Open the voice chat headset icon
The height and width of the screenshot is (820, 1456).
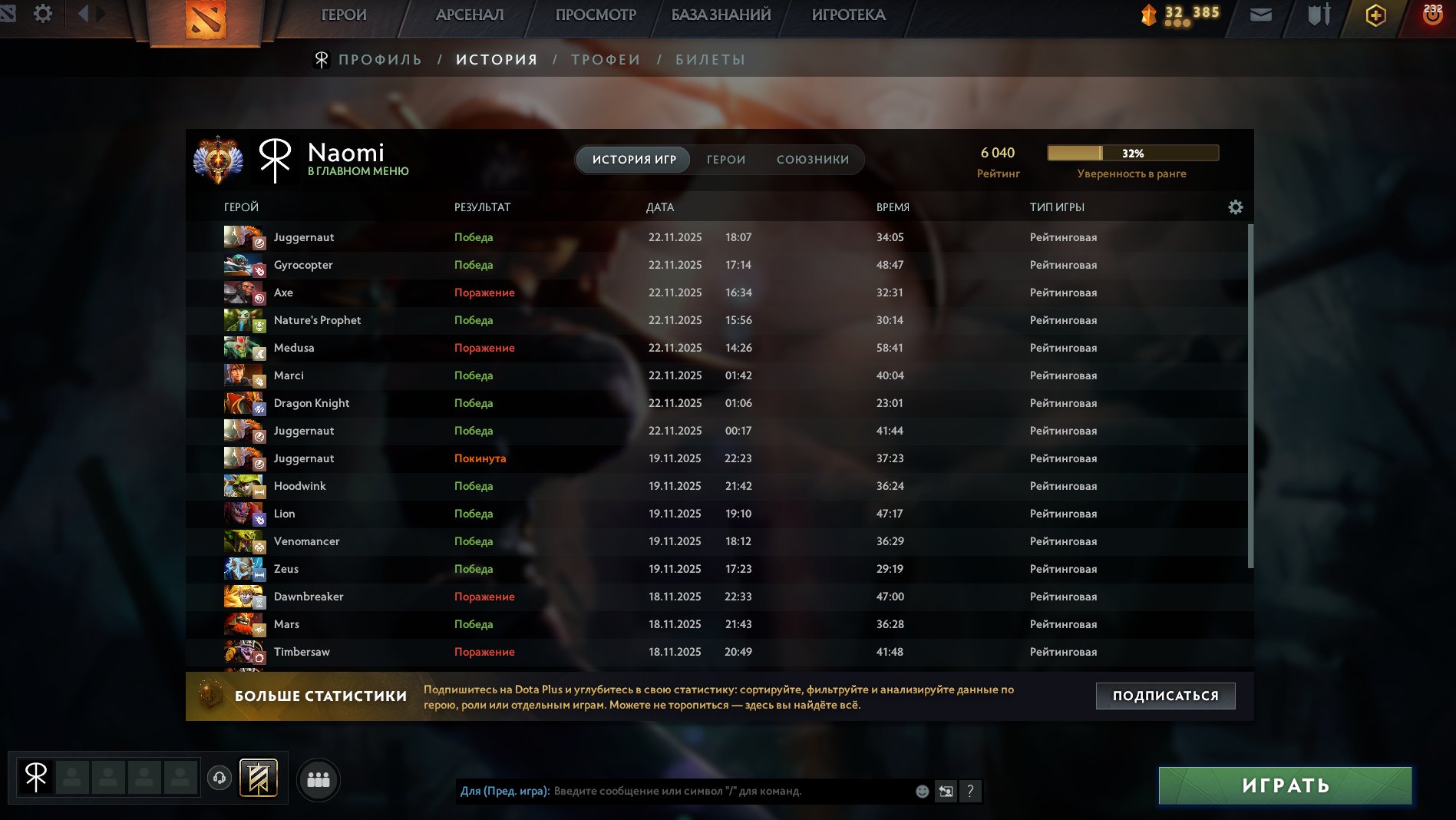click(x=219, y=778)
